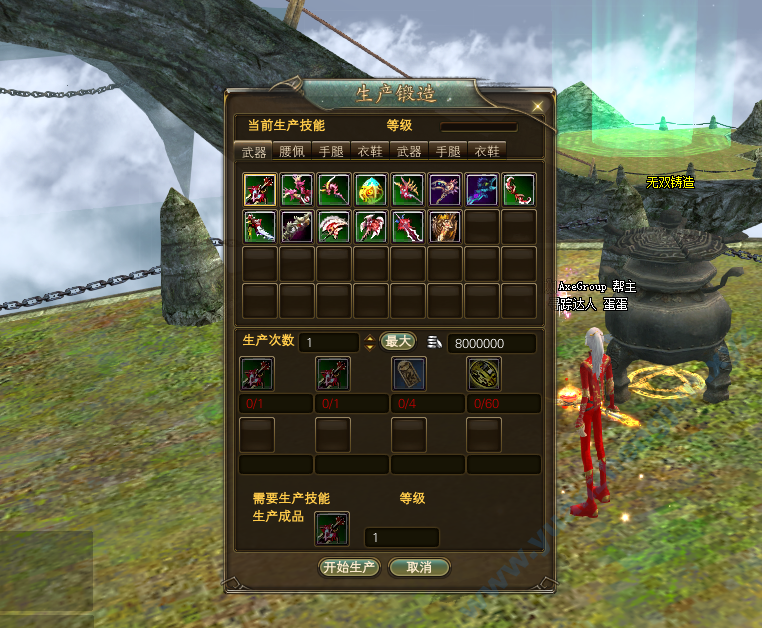Click the 生产次数 count input field
762x628 pixels.
pos(329,342)
